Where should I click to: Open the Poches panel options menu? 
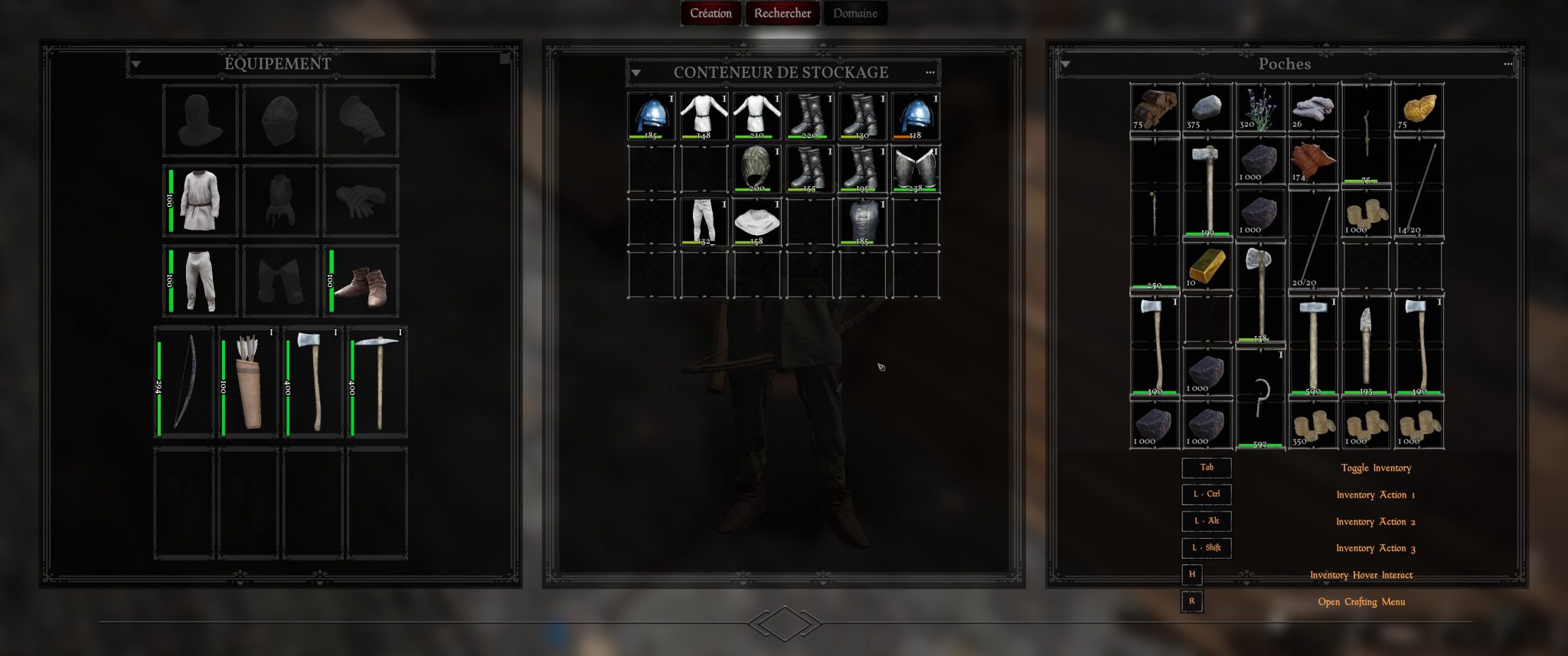pyautogui.click(x=1508, y=64)
